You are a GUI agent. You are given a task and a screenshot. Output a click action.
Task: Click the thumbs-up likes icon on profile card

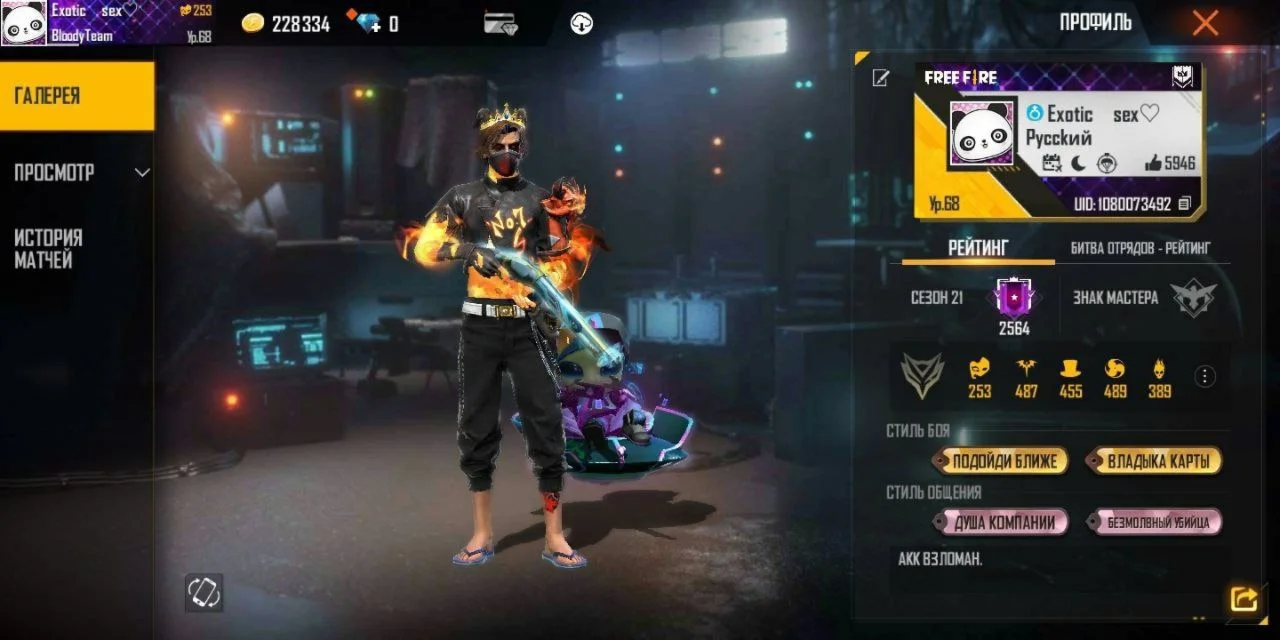[1153, 163]
